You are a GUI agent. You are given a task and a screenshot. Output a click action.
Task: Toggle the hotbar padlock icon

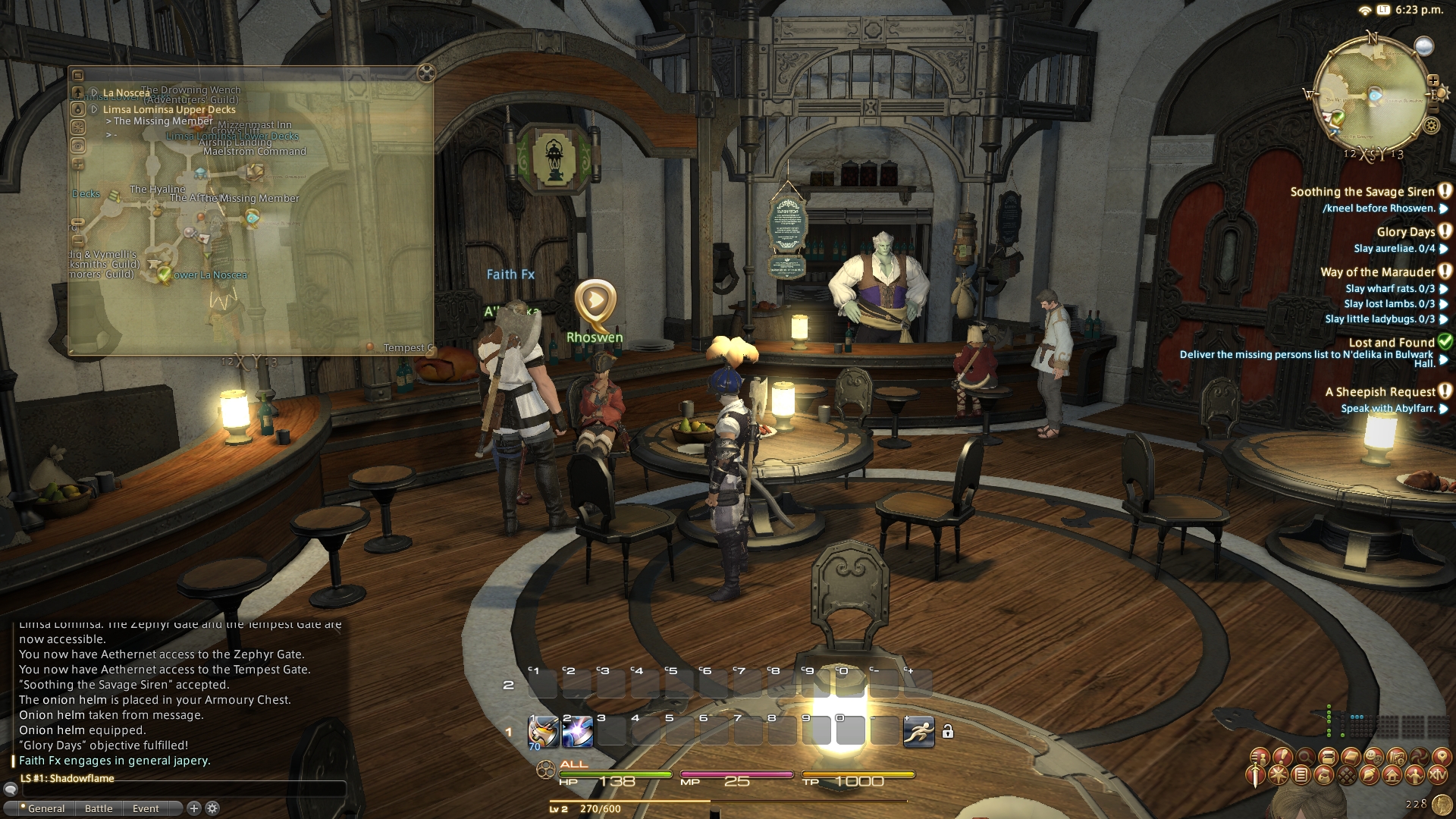pos(947,732)
